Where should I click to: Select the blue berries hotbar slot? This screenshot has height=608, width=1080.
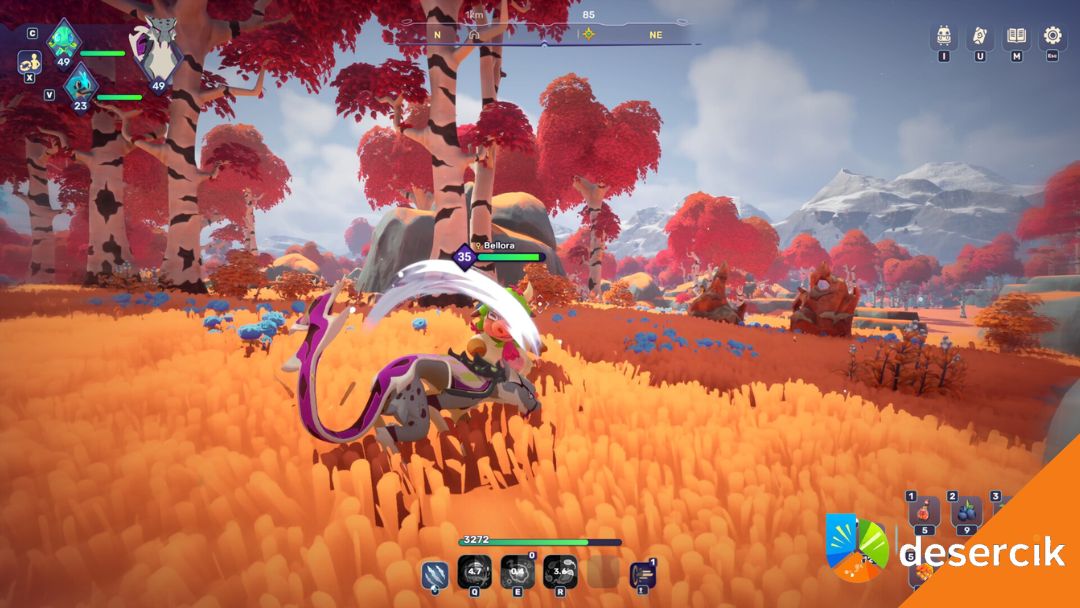(965, 512)
